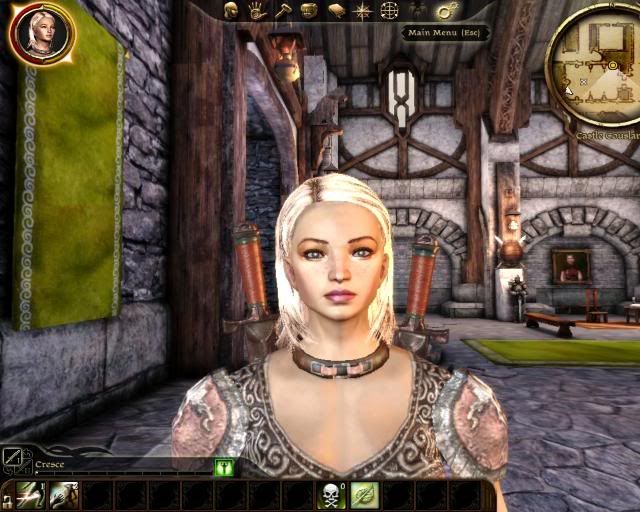Select the blonde character portrait
This screenshot has height=512, width=640.
pos(41,32)
